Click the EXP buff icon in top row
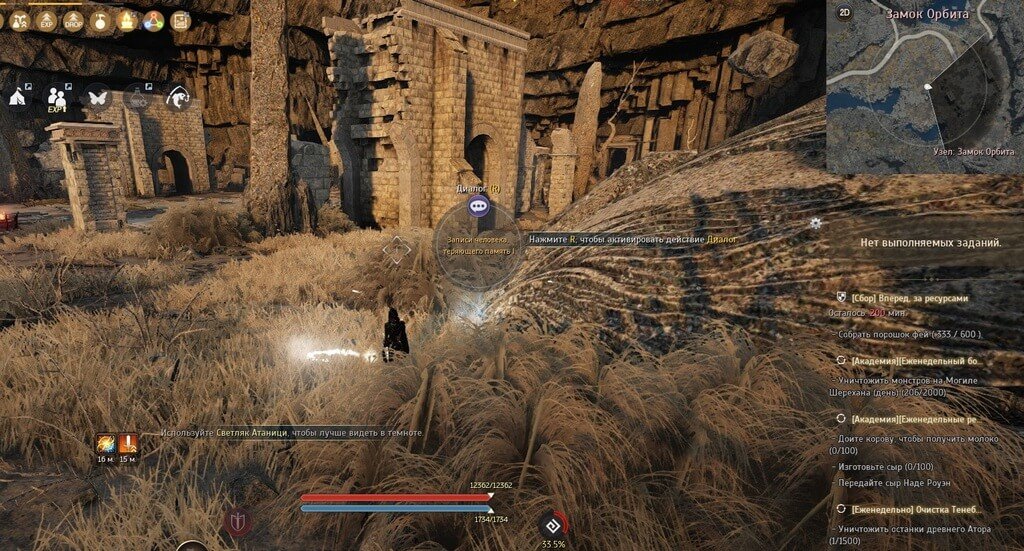Image resolution: width=1024 pixels, height=551 pixels. pos(46,20)
